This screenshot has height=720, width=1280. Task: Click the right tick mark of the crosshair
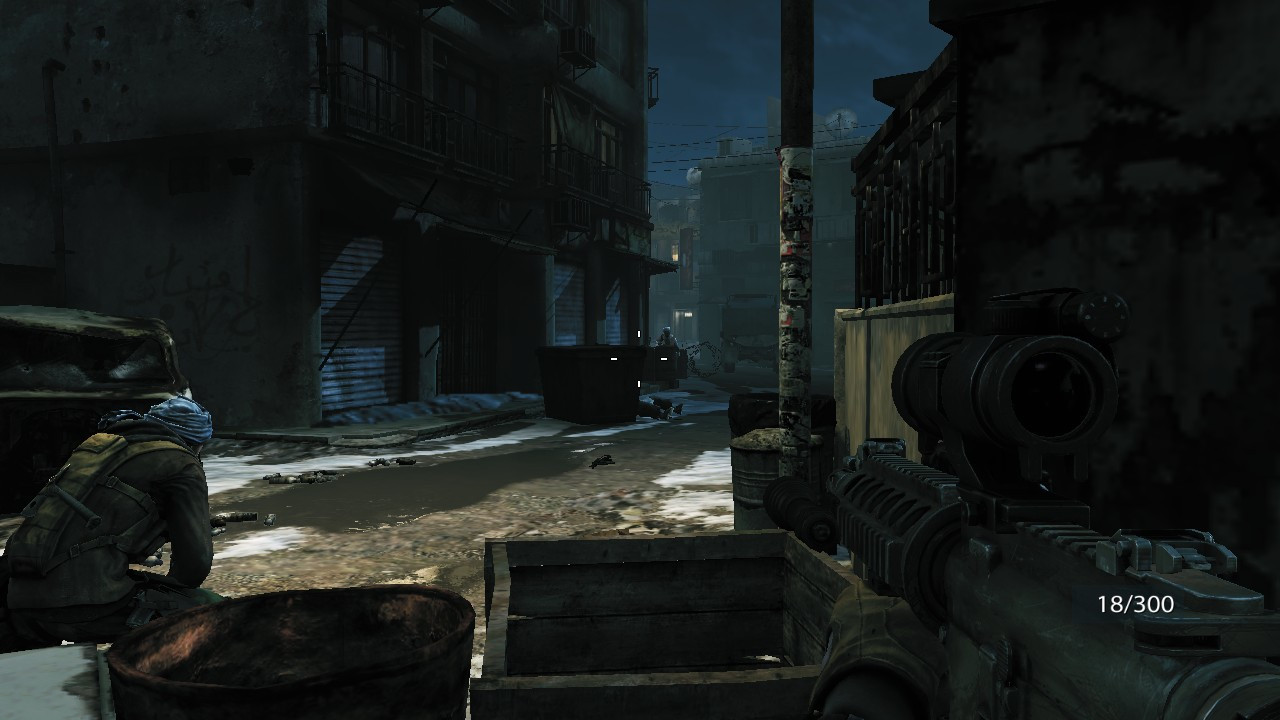pyautogui.click(x=664, y=358)
